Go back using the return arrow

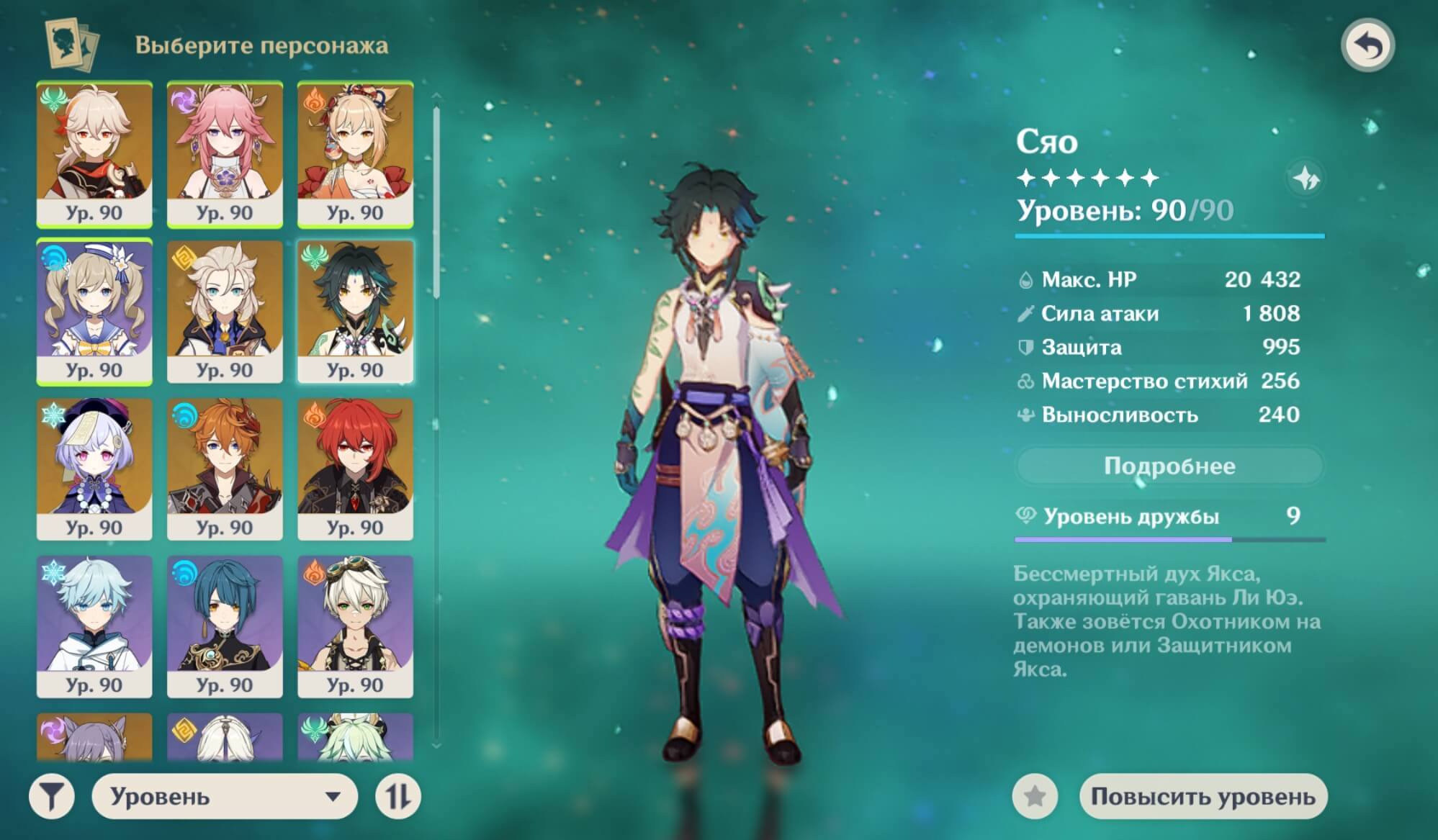pyautogui.click(x=1367, y=46)
